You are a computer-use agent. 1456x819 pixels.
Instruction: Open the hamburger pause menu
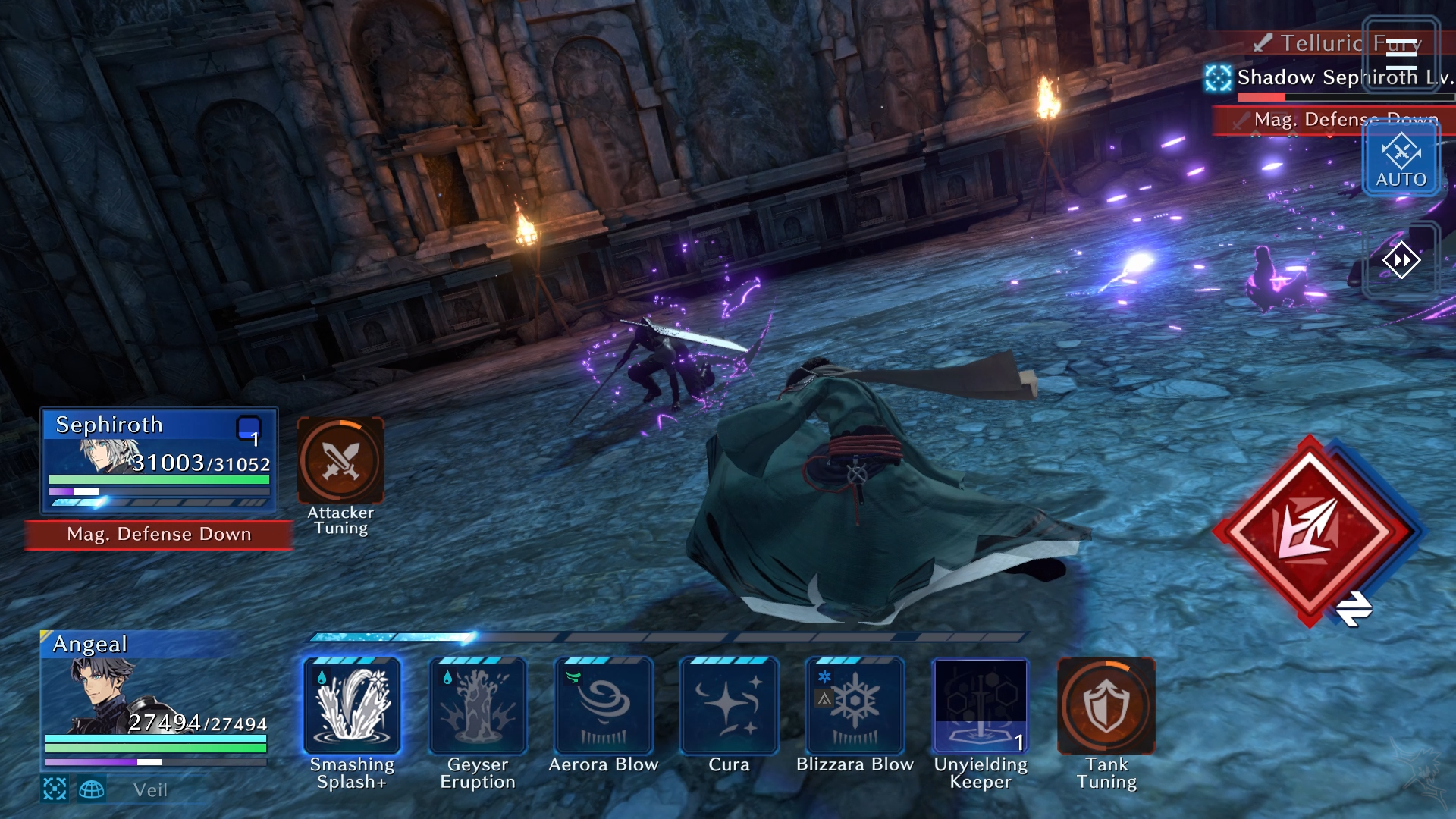tap(1401, 53)
